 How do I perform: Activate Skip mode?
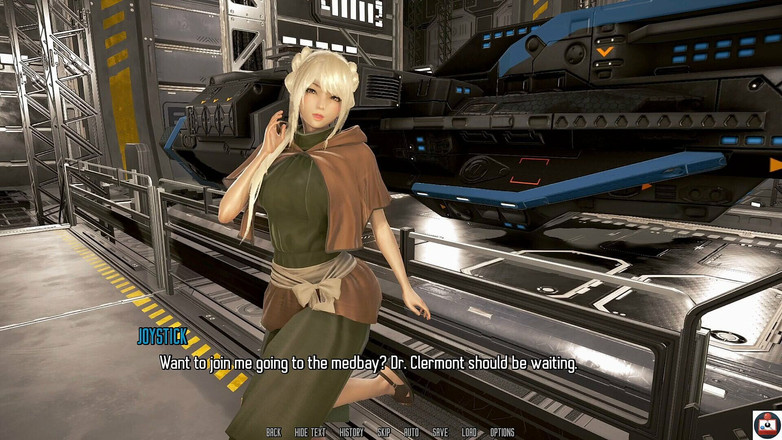(x=384, y=433)
